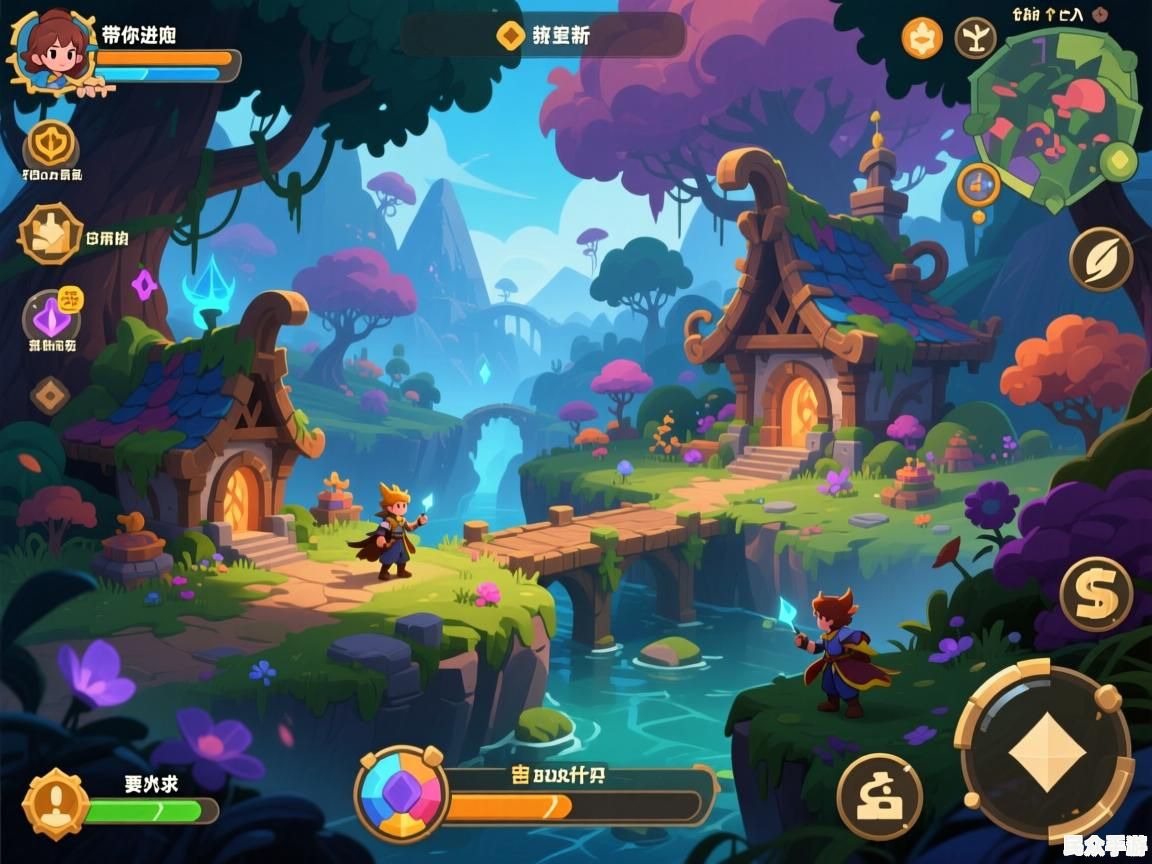
Task: Open the orange flower badge icon
Action: click(922, 38)
